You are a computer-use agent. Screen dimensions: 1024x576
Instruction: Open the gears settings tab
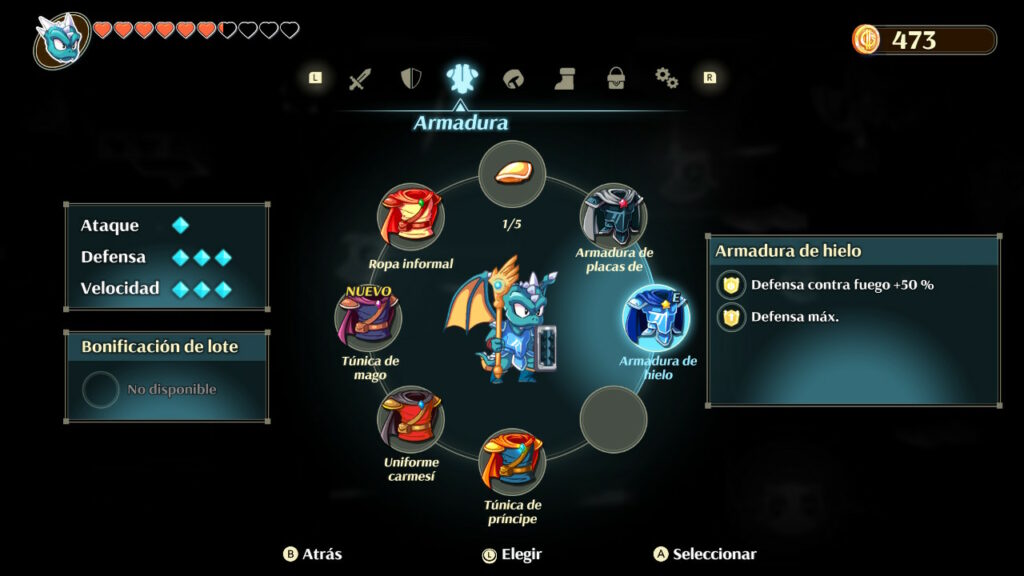tap(666, 78)
